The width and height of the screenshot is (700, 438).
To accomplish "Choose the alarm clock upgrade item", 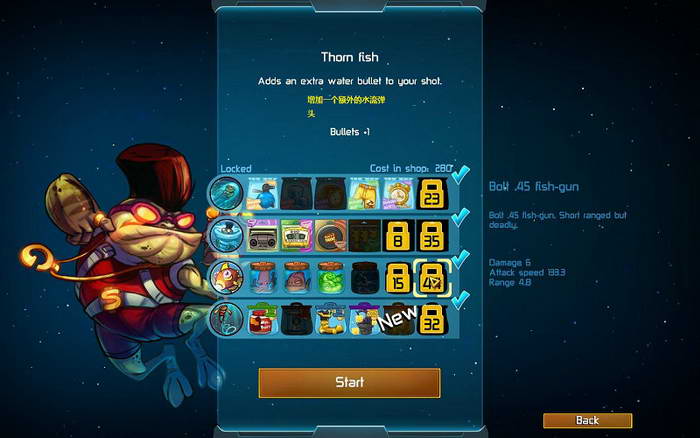I will 398,193.
